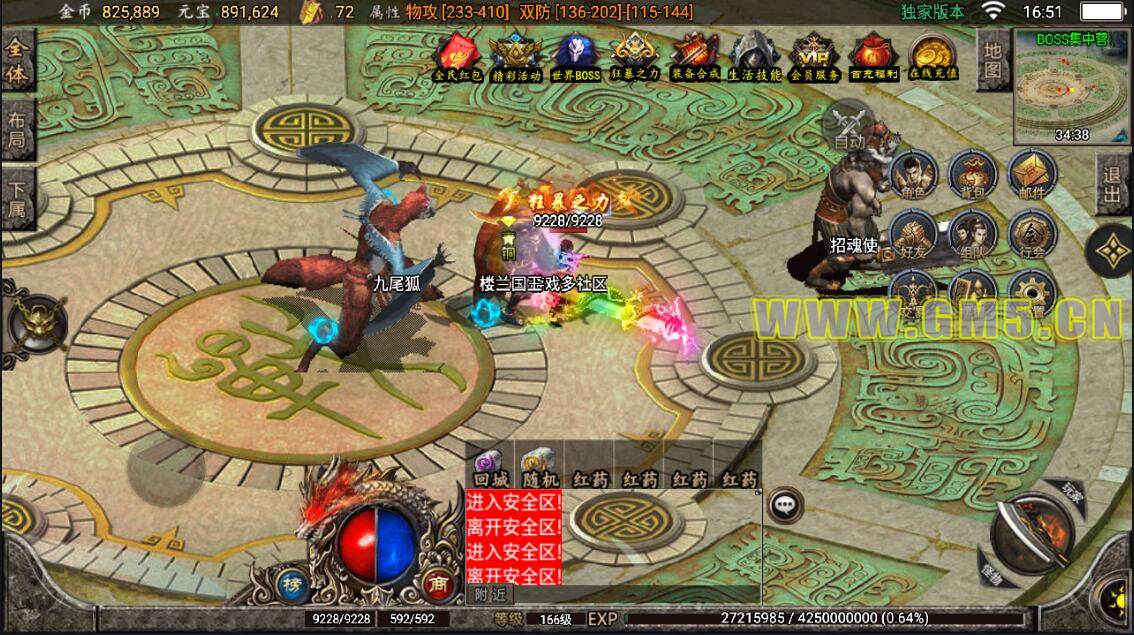Open the 精彩活动 events icon
1134x635 pixels.
point(516,56)
